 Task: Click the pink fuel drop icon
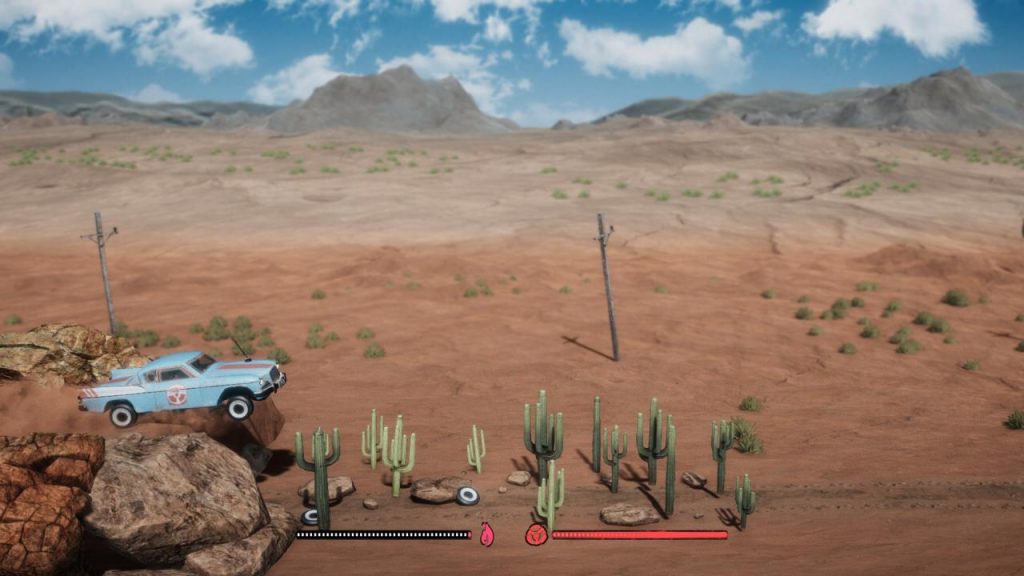487,535
